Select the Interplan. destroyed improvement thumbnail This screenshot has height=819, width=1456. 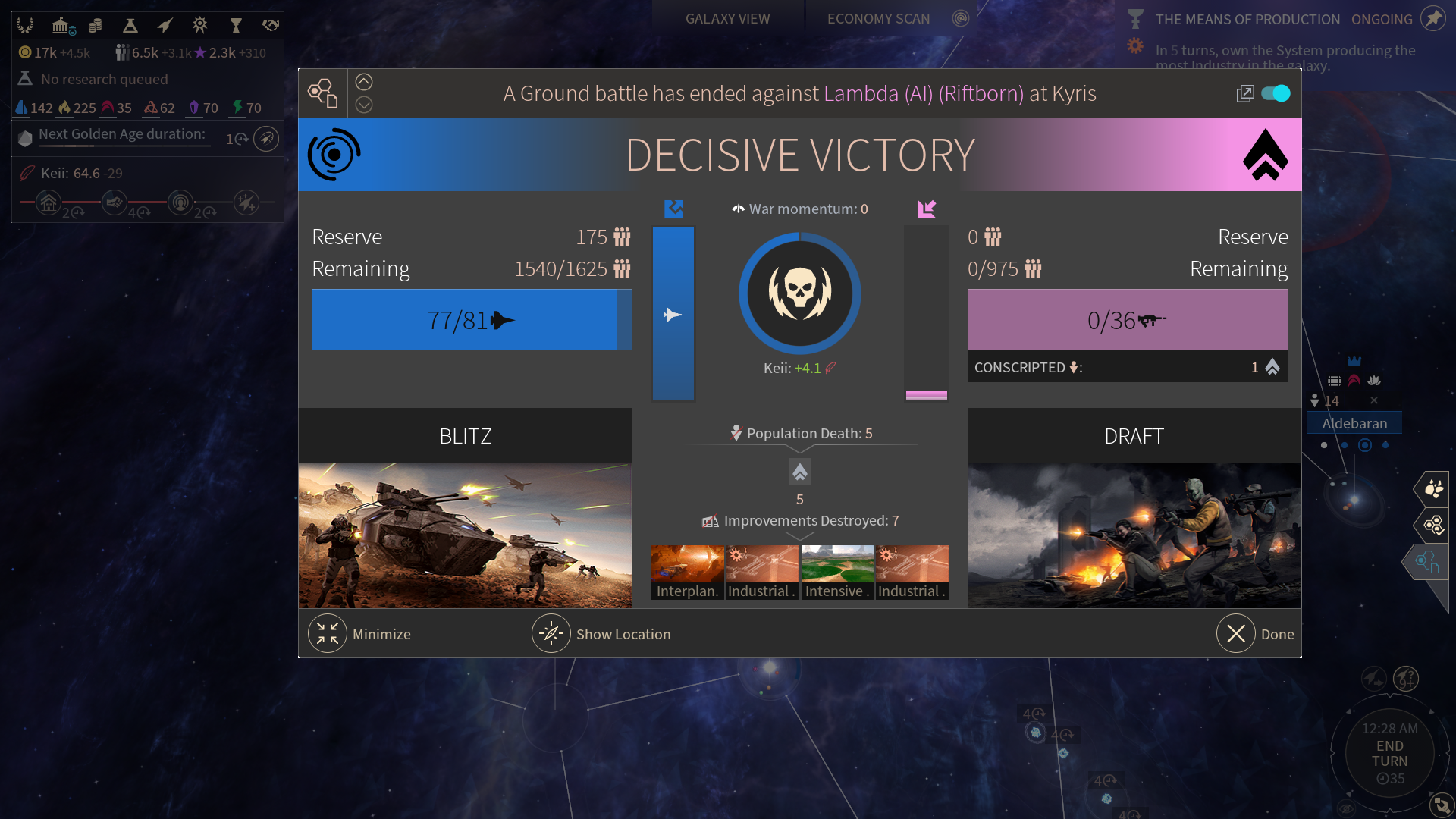[687, 573]
